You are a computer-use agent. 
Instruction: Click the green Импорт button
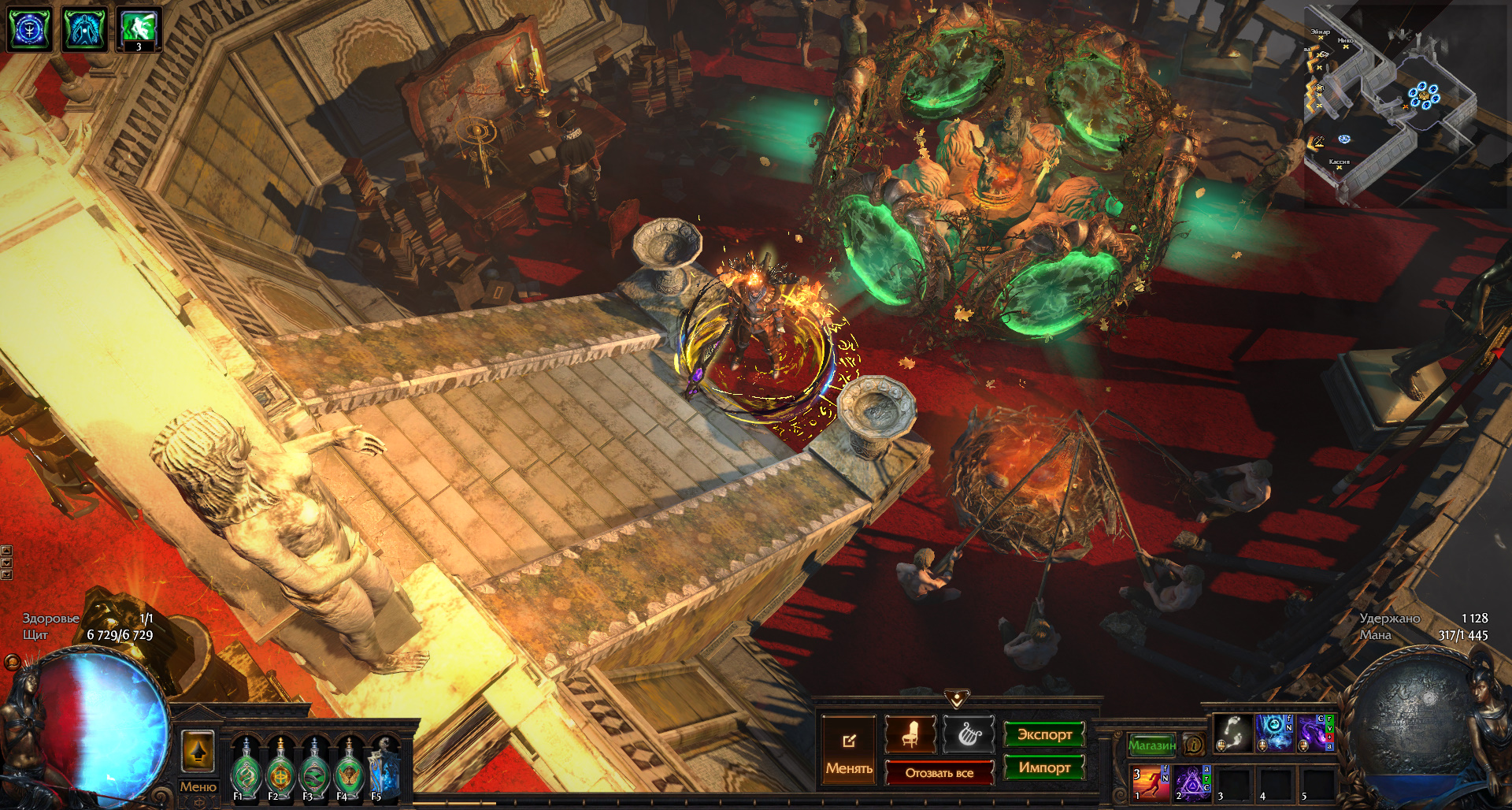point(1044,767)
